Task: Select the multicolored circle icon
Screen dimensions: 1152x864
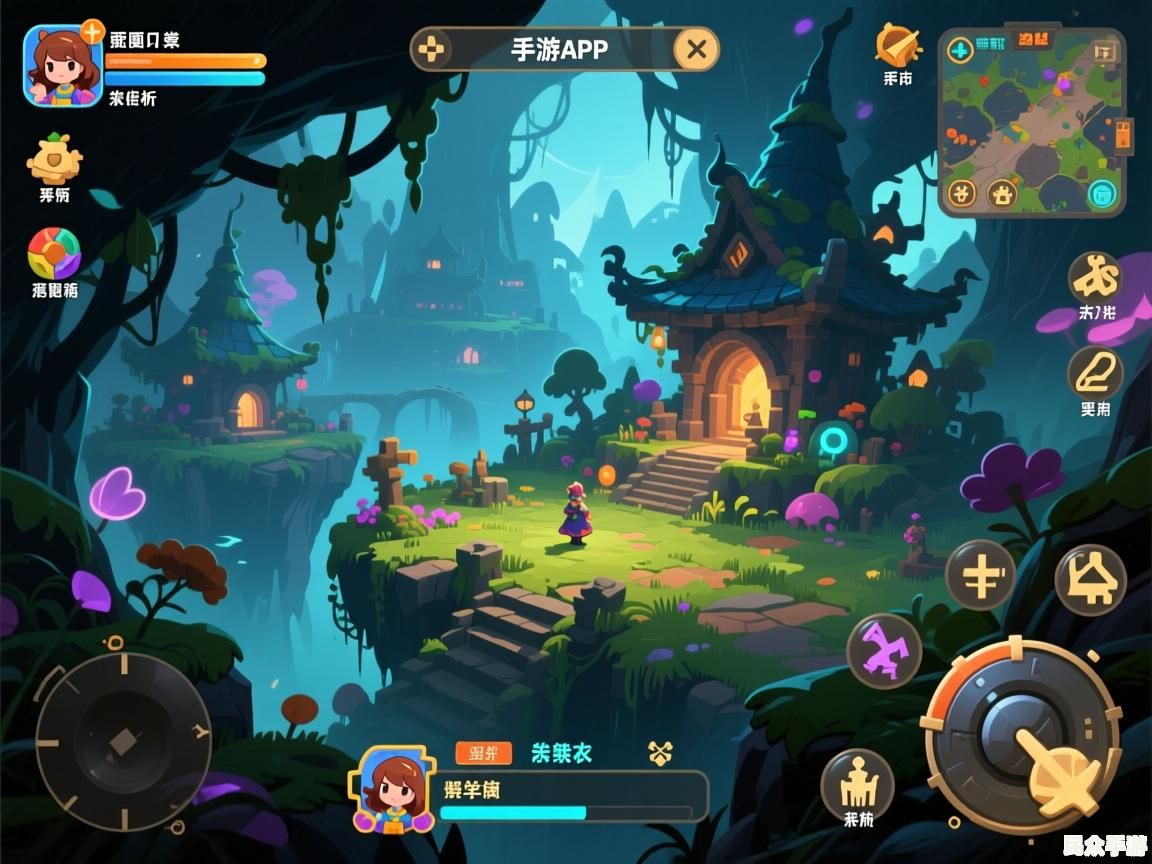Action: (x=54, y=254)
